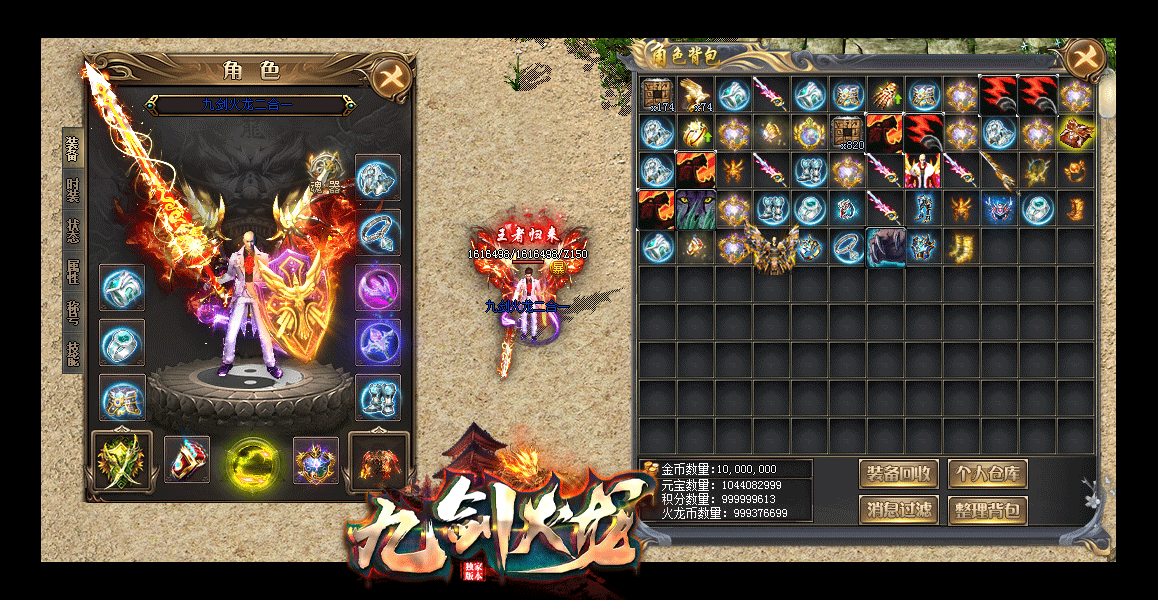The width and height of the screenshot is (1158, 600).
Task: Close the 角色背包 backpack window
Action: pos(1084,59)
